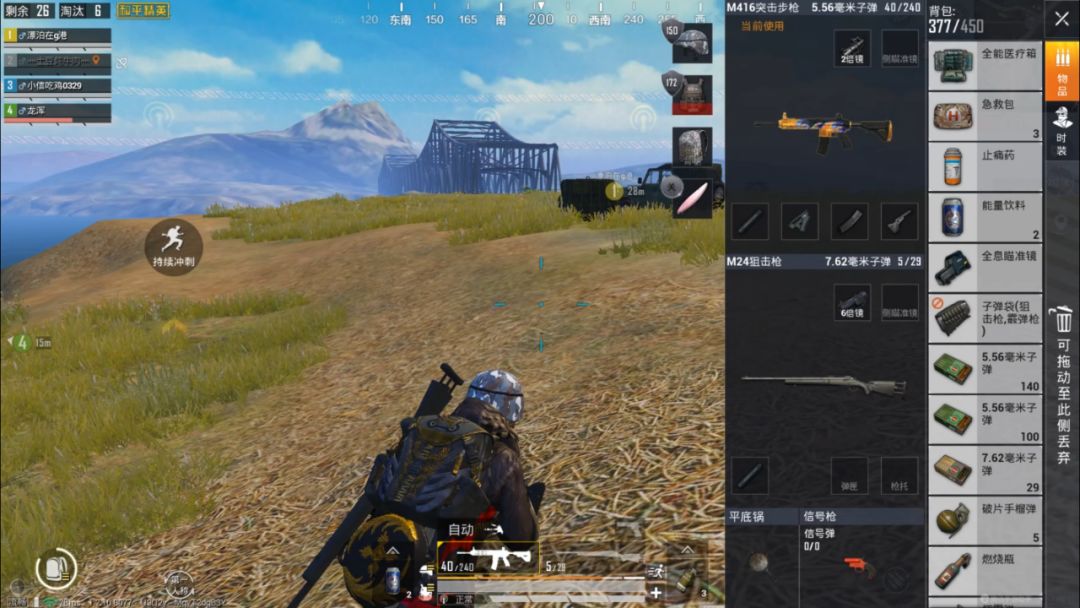Open the 时装 outfits tab

tap(1061, 130)
